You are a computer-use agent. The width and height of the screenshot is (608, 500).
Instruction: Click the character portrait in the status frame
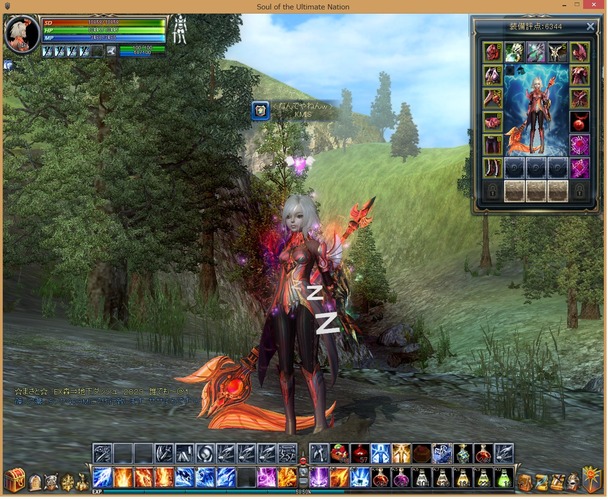(x=22, y=35)
